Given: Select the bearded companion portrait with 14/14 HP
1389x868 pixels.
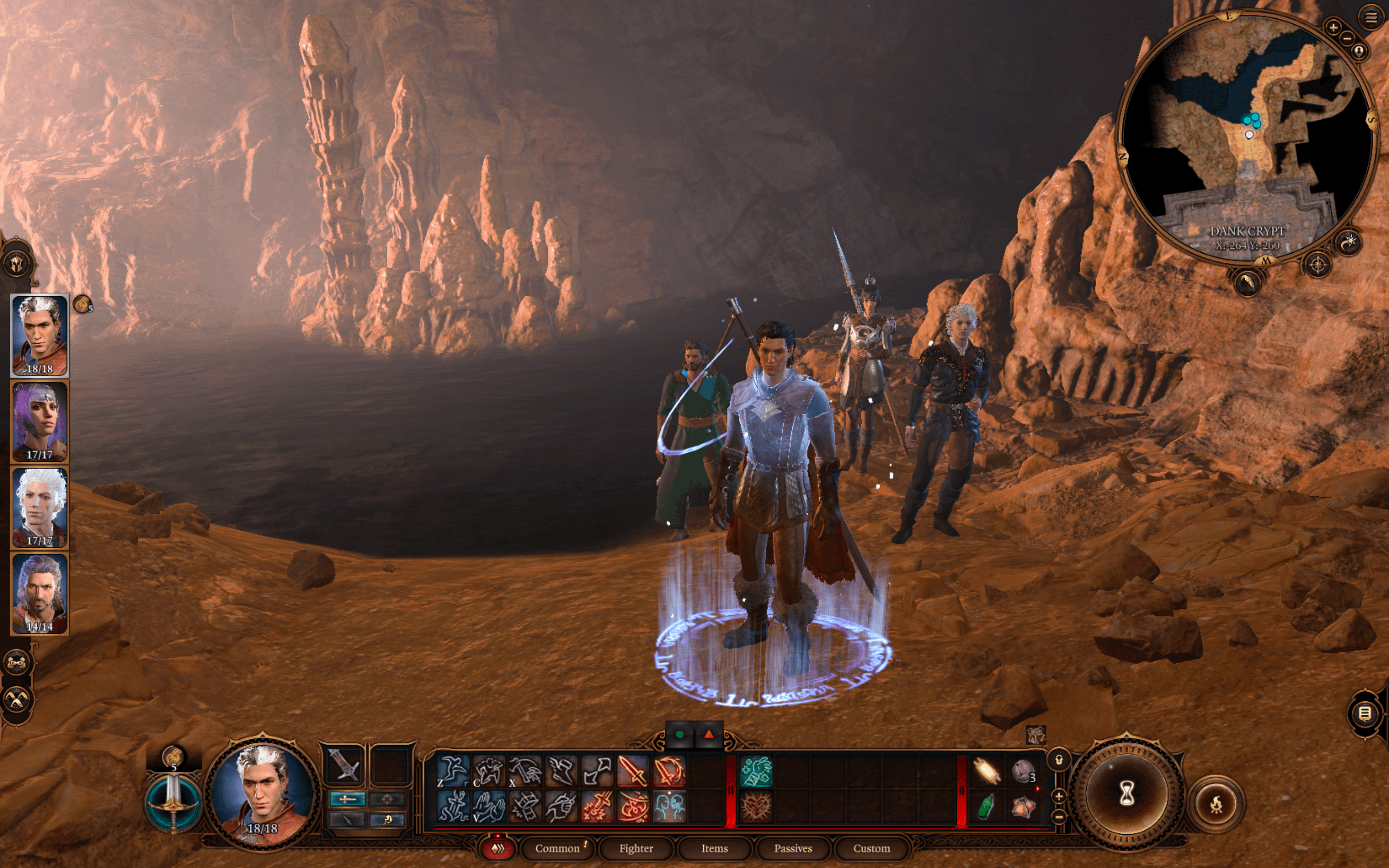Looking at the screenshot, I should click(40, 593).
